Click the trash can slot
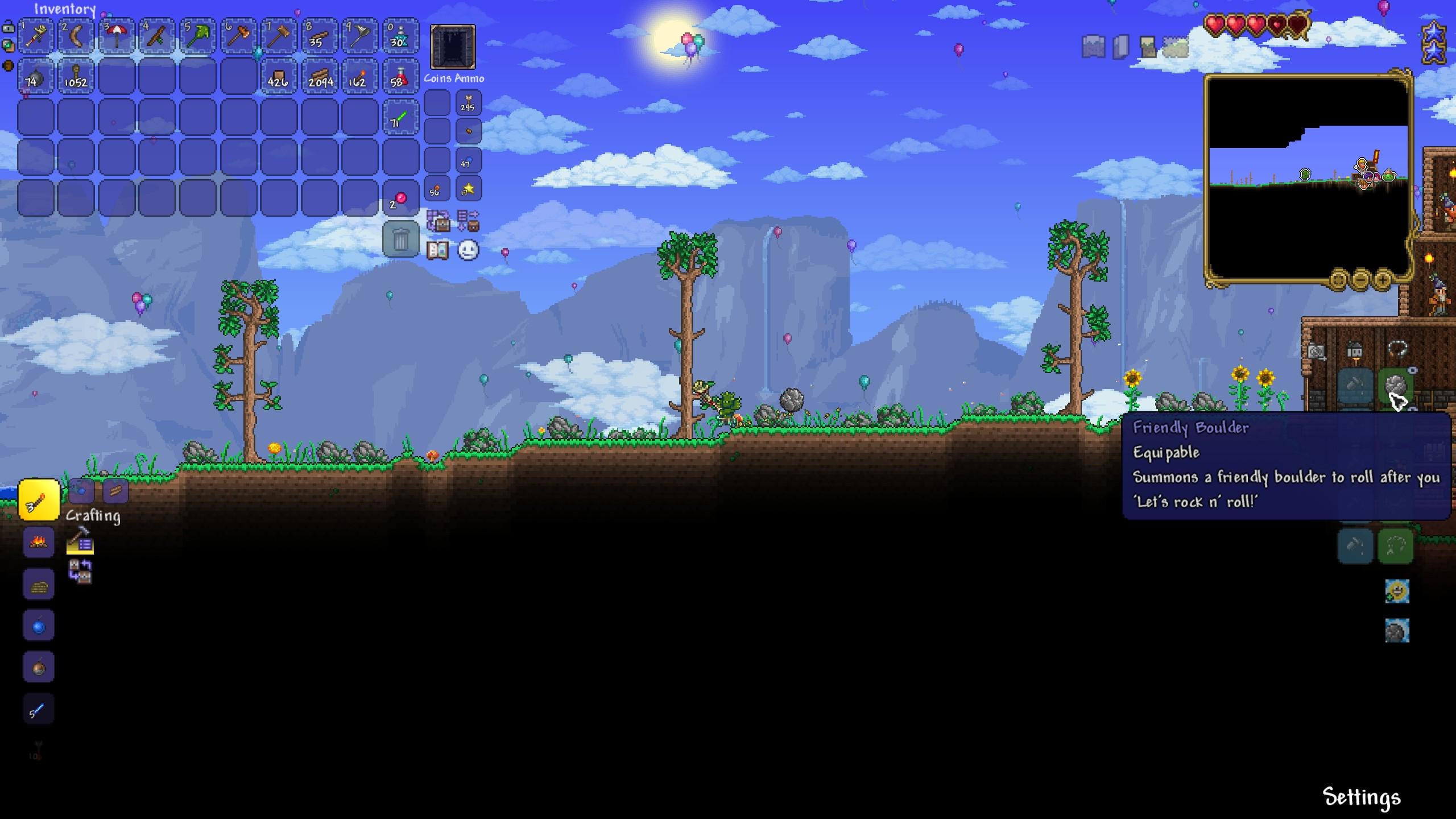The height and width of the screenshot is (819, 1456). (400, 239)
